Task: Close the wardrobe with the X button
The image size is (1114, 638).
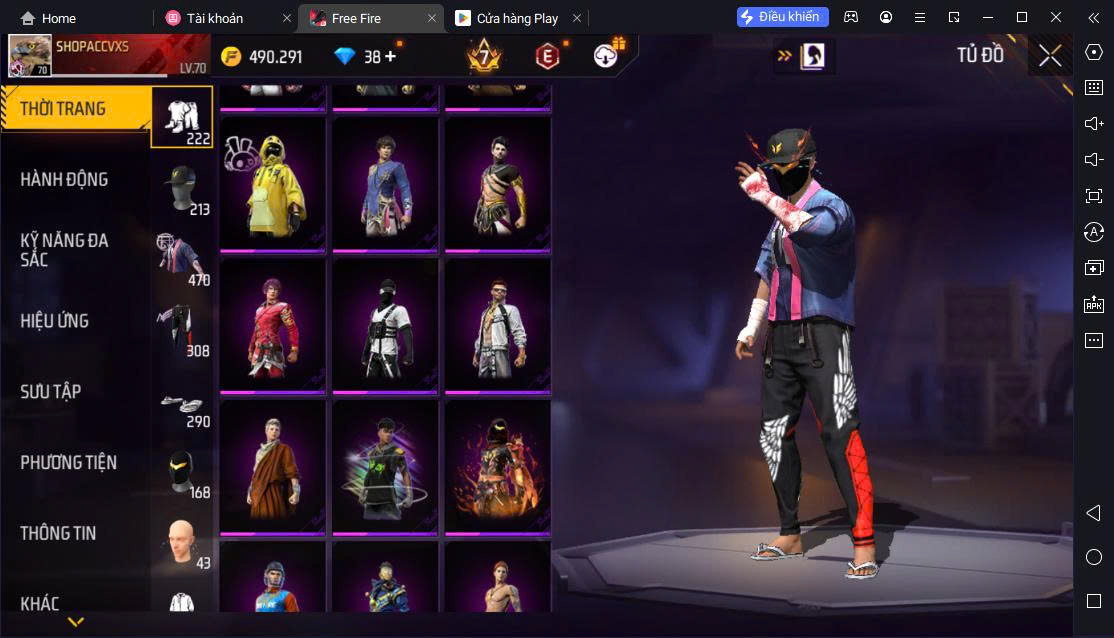Action: pyautogui.click(x=1050, y=56)
